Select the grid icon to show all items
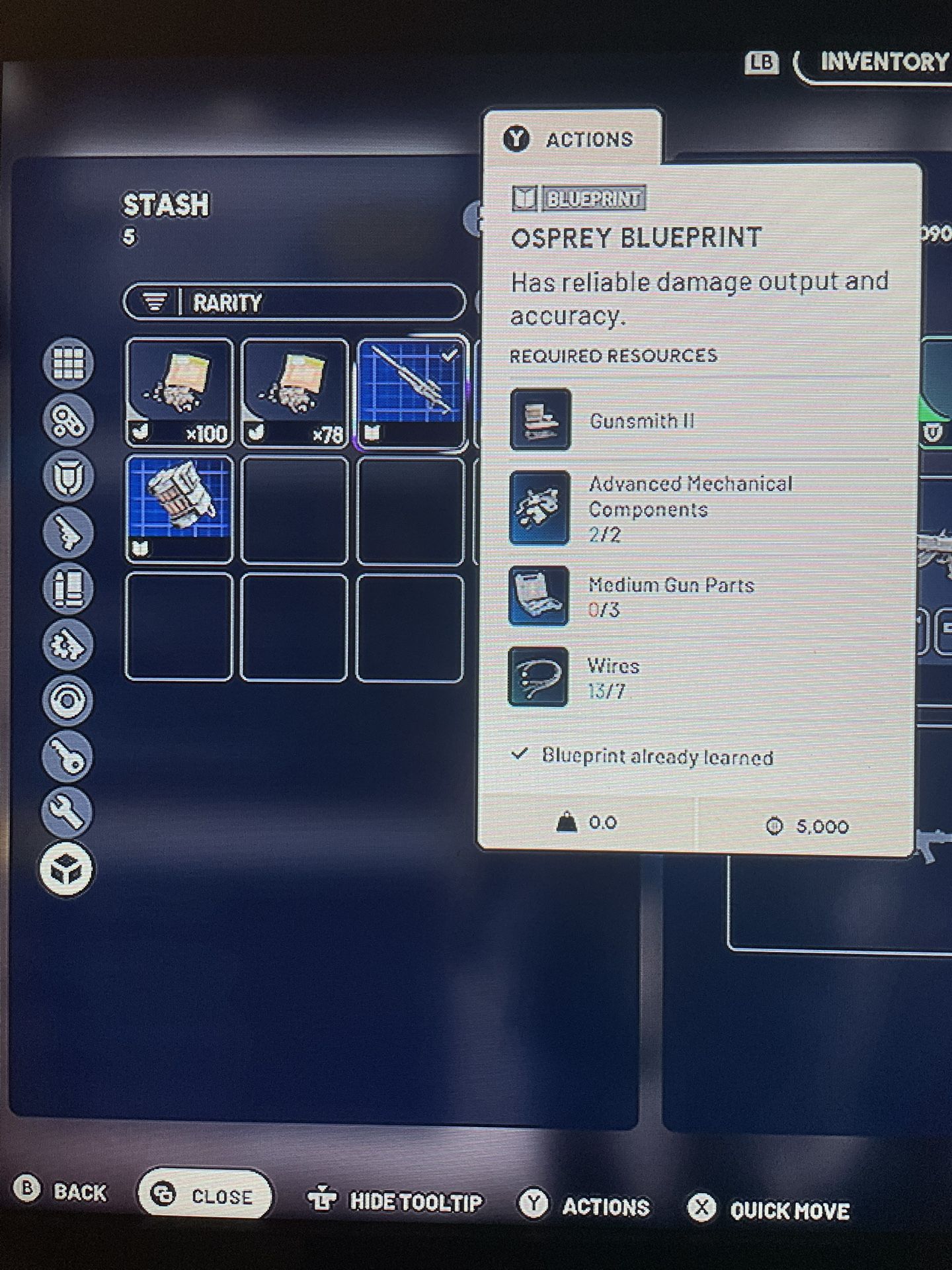952x1270 pixels. (x=66, y=363)
